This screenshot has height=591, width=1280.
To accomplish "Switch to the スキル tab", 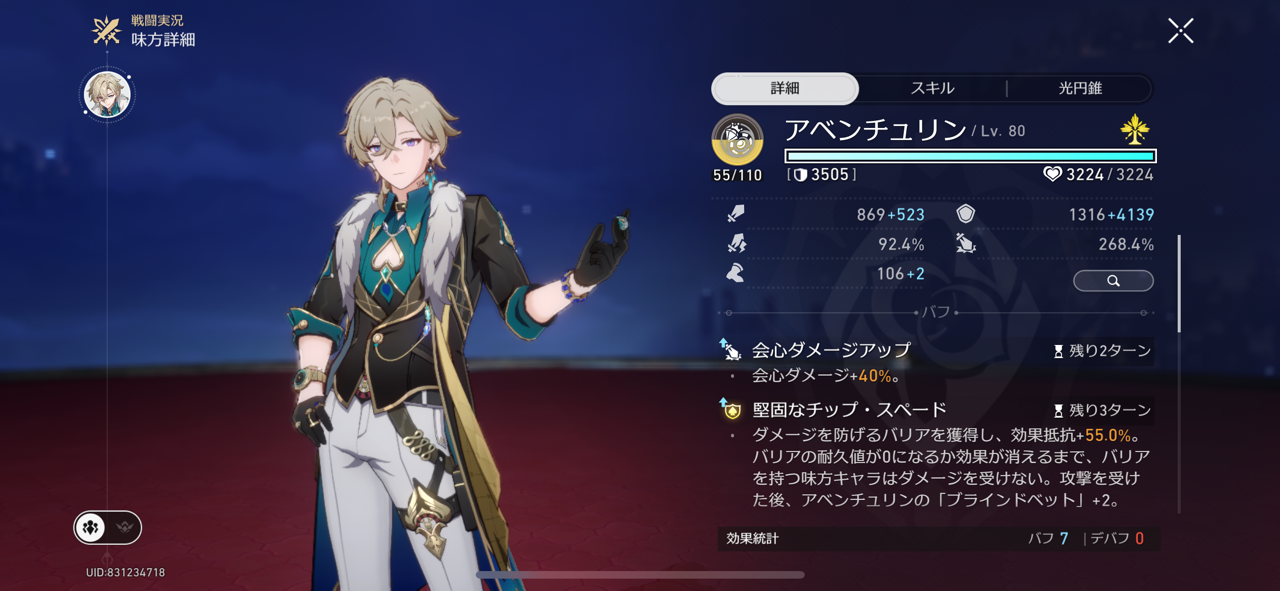I will pos(932,88).
